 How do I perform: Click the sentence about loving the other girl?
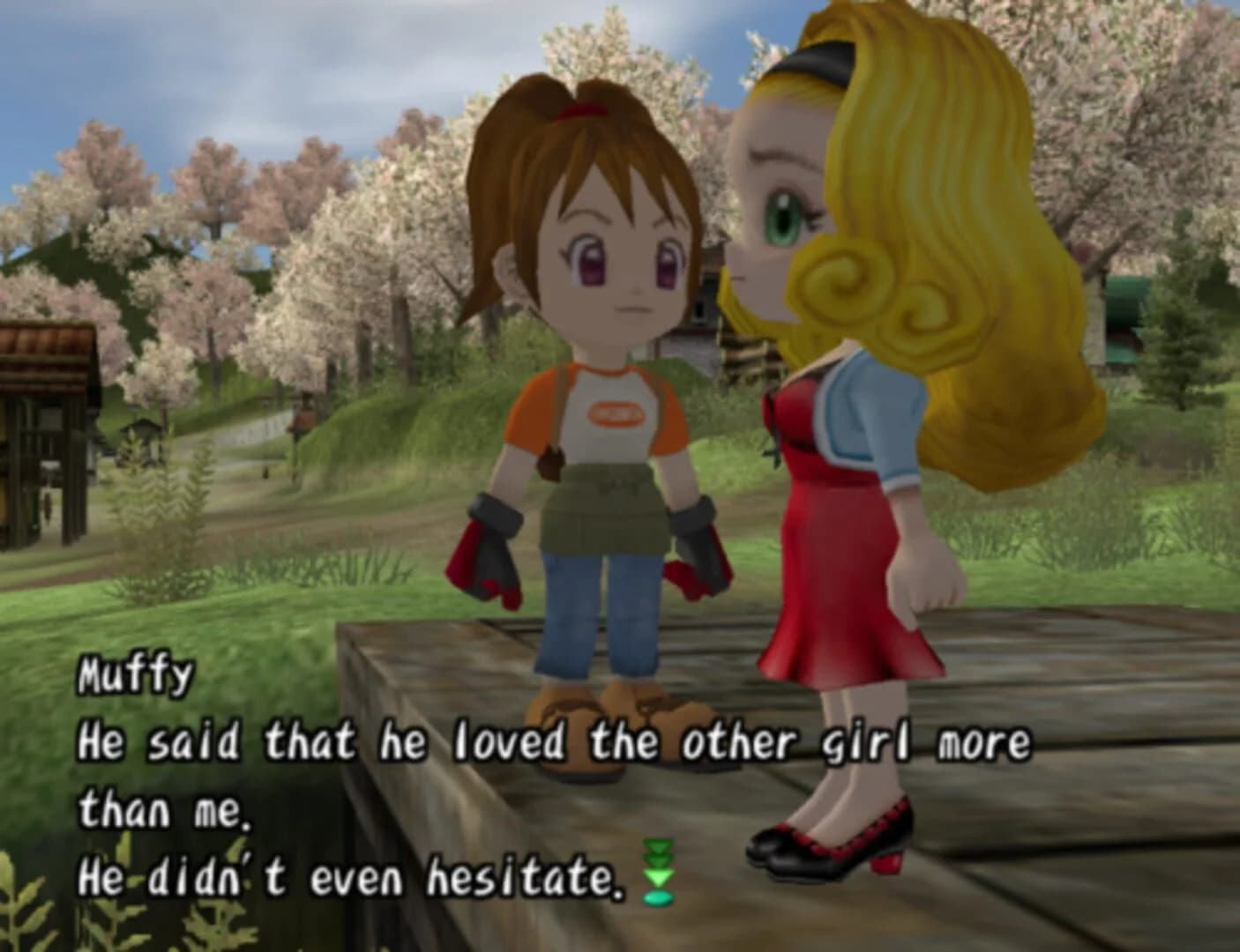(556, 743)
